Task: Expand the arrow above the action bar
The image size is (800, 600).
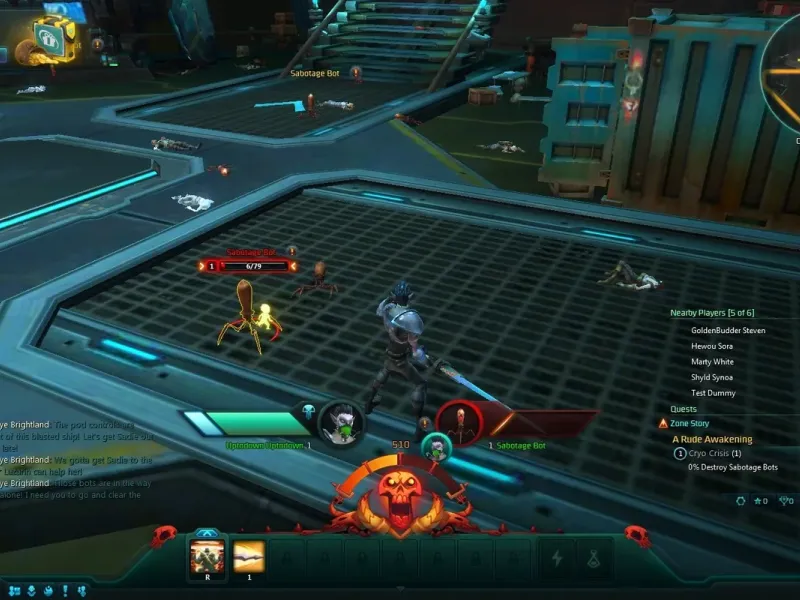Action: tap(205, 532)
